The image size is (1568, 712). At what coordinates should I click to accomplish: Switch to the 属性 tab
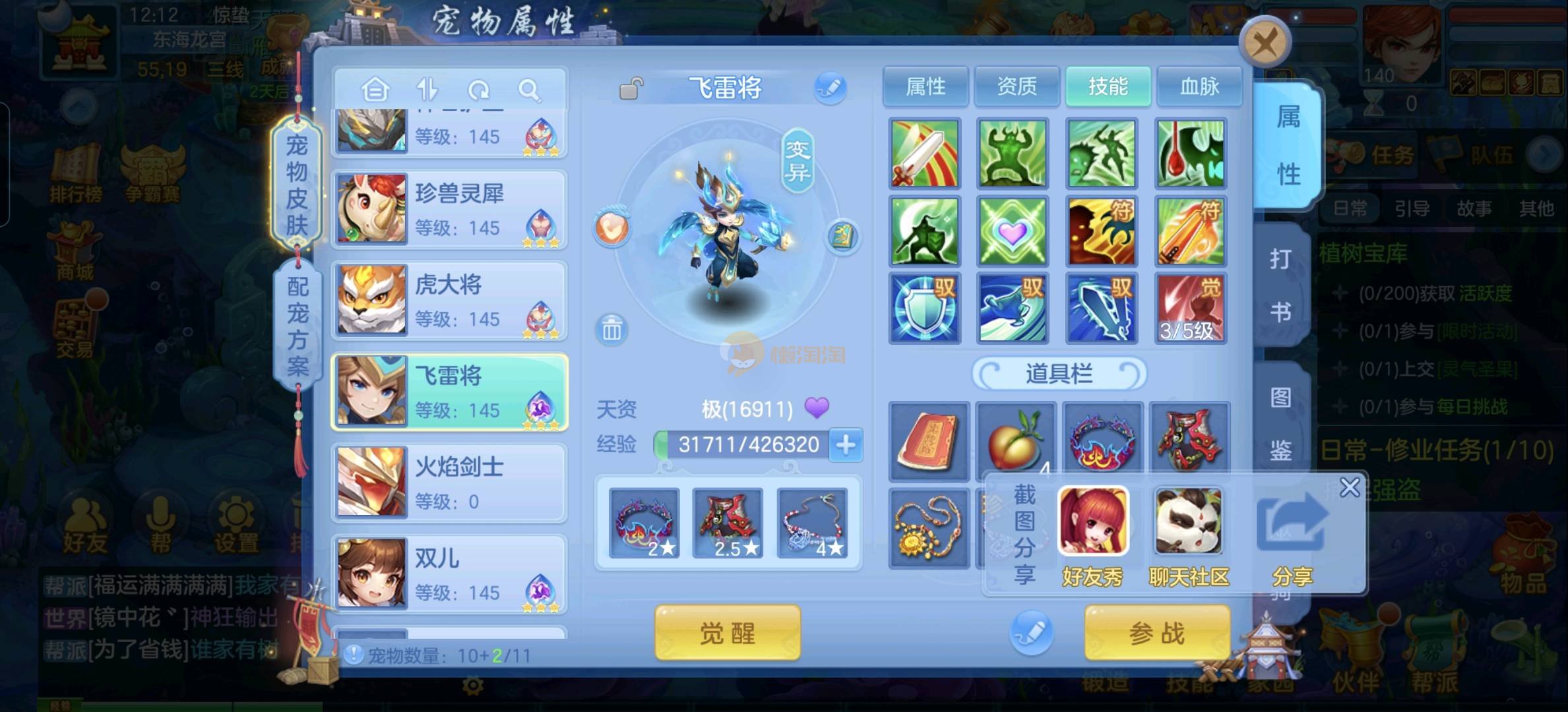[x=925, y=86]
